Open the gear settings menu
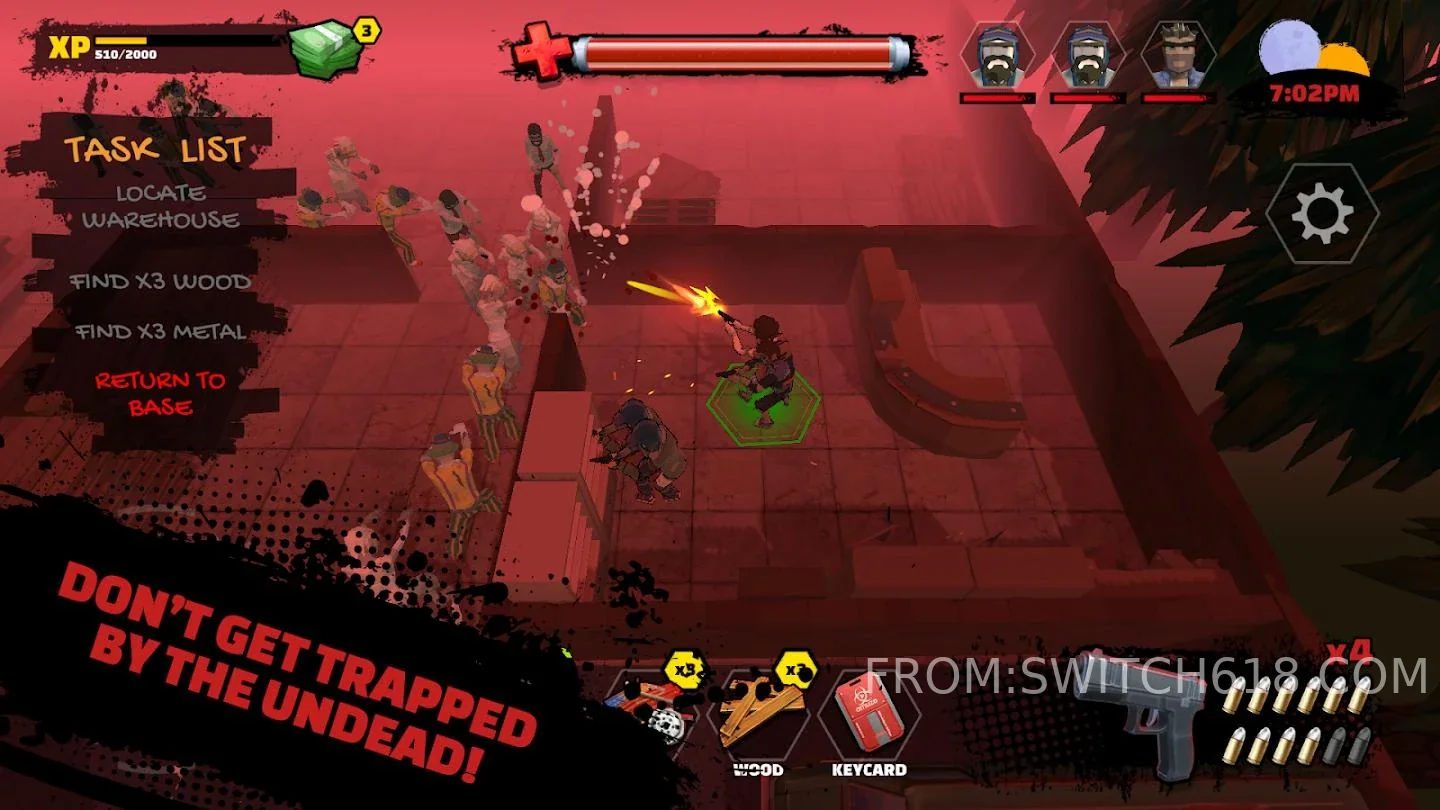The image size is (1440, 810). click(x=1322, y=213)
